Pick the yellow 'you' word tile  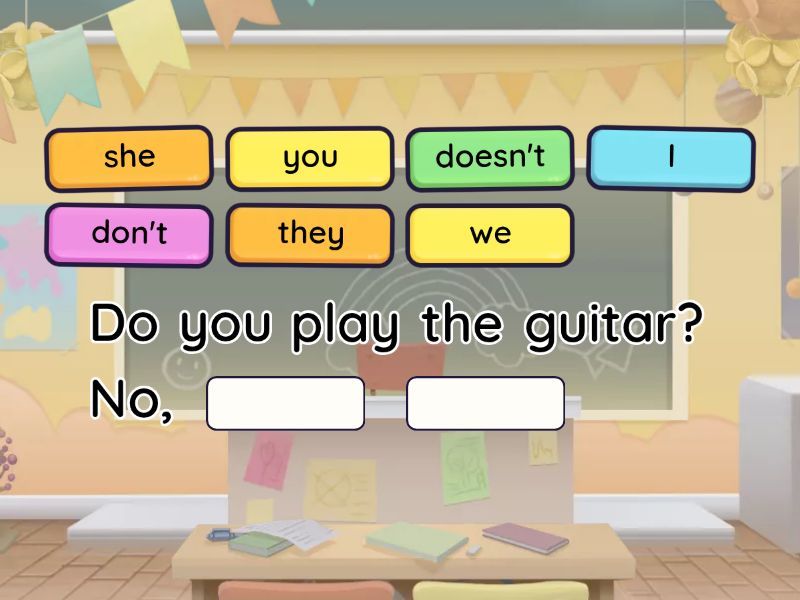[310, 157]
